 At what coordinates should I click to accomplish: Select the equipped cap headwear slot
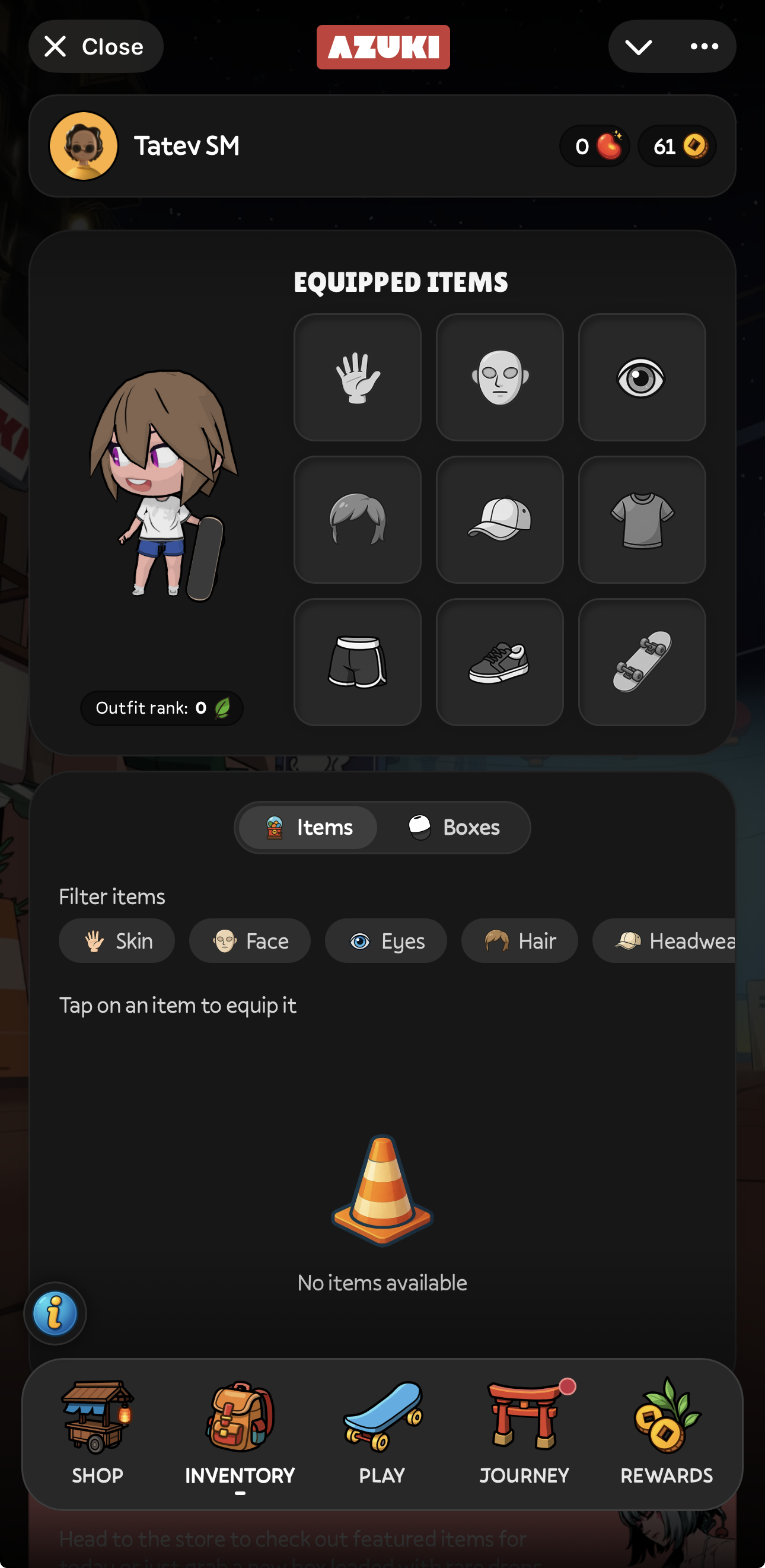[500, 519]
